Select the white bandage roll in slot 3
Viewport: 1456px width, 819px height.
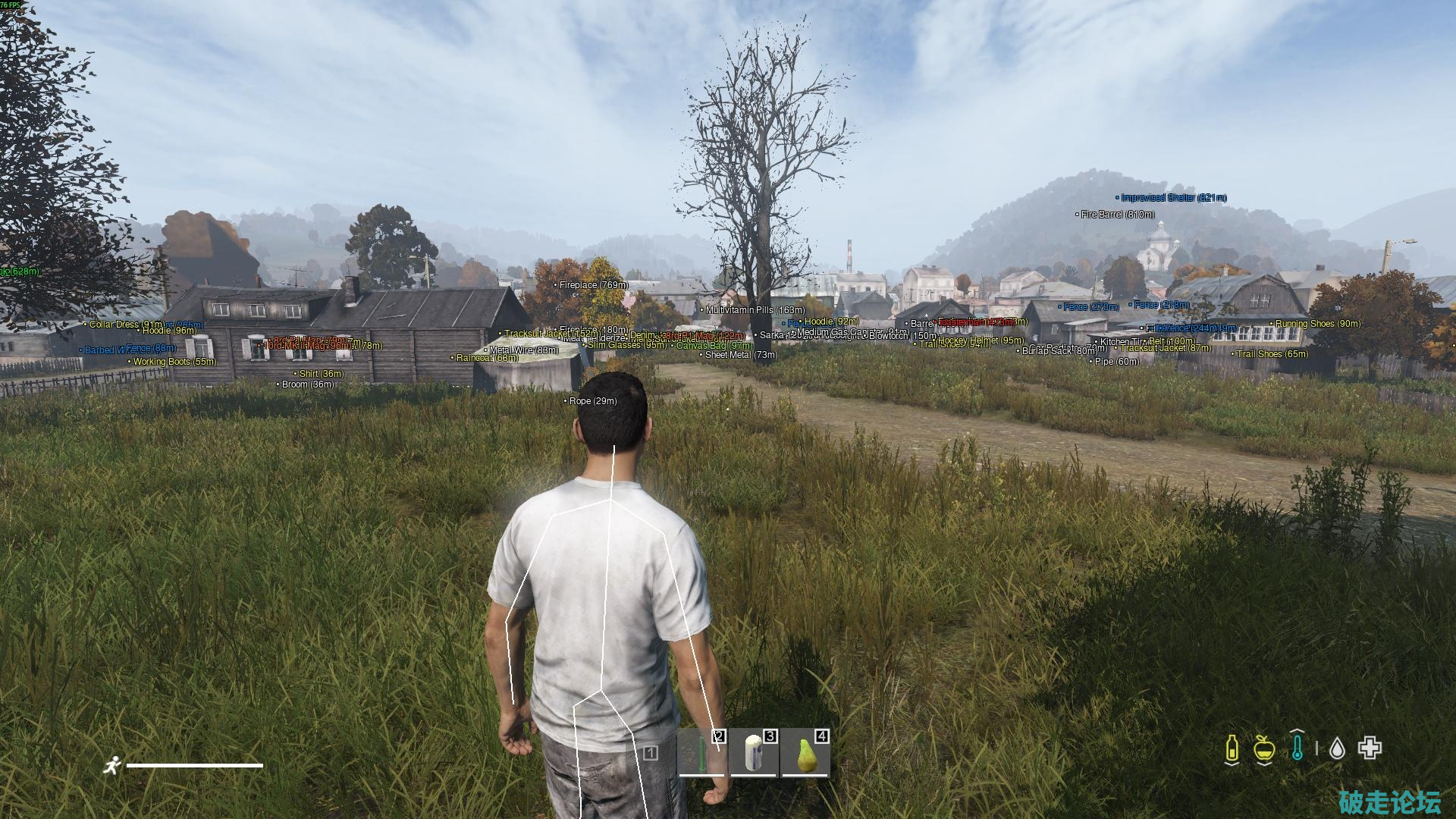coord(753,753)
